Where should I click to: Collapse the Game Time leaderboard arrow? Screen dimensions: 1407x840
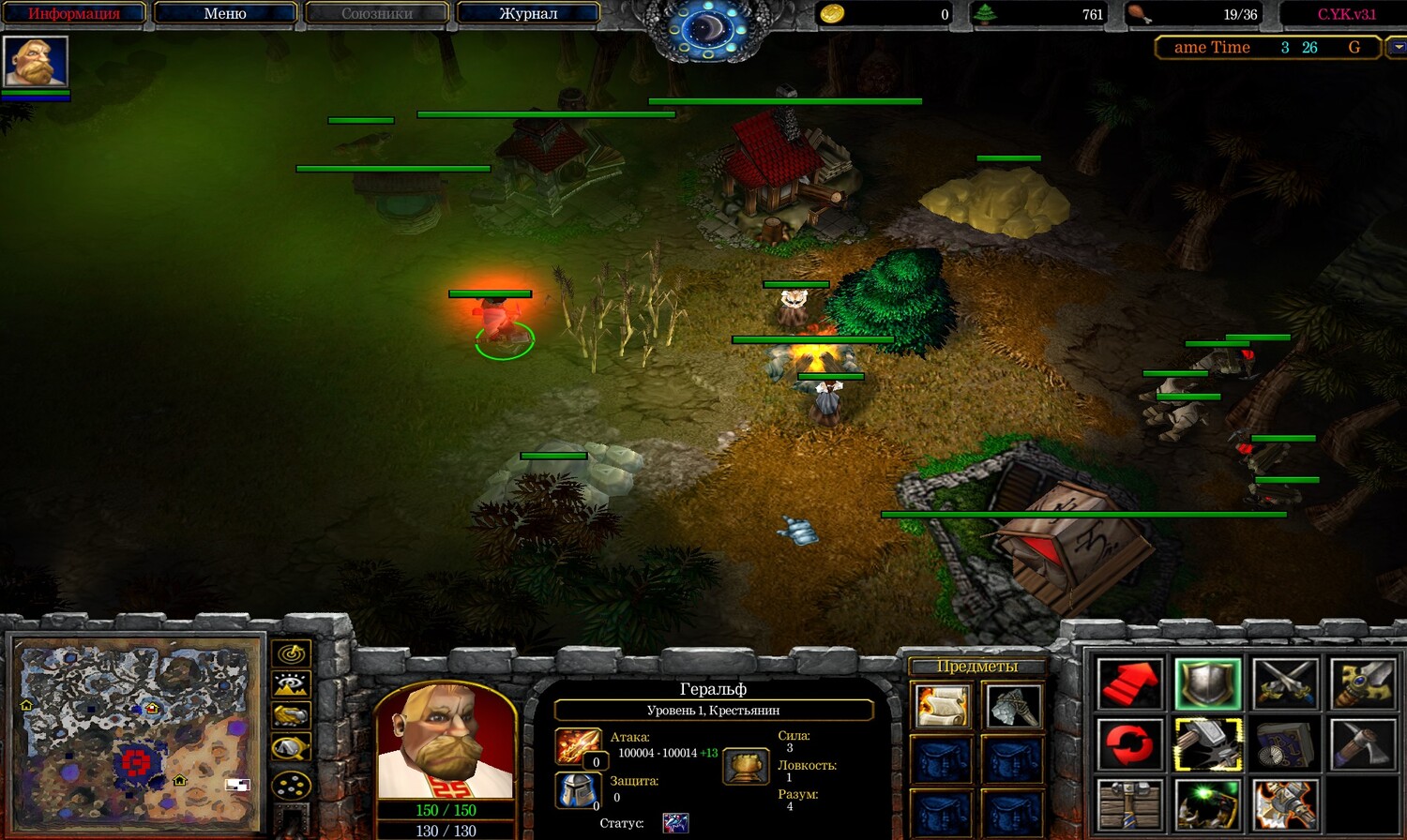click(x=1398, y=47)
